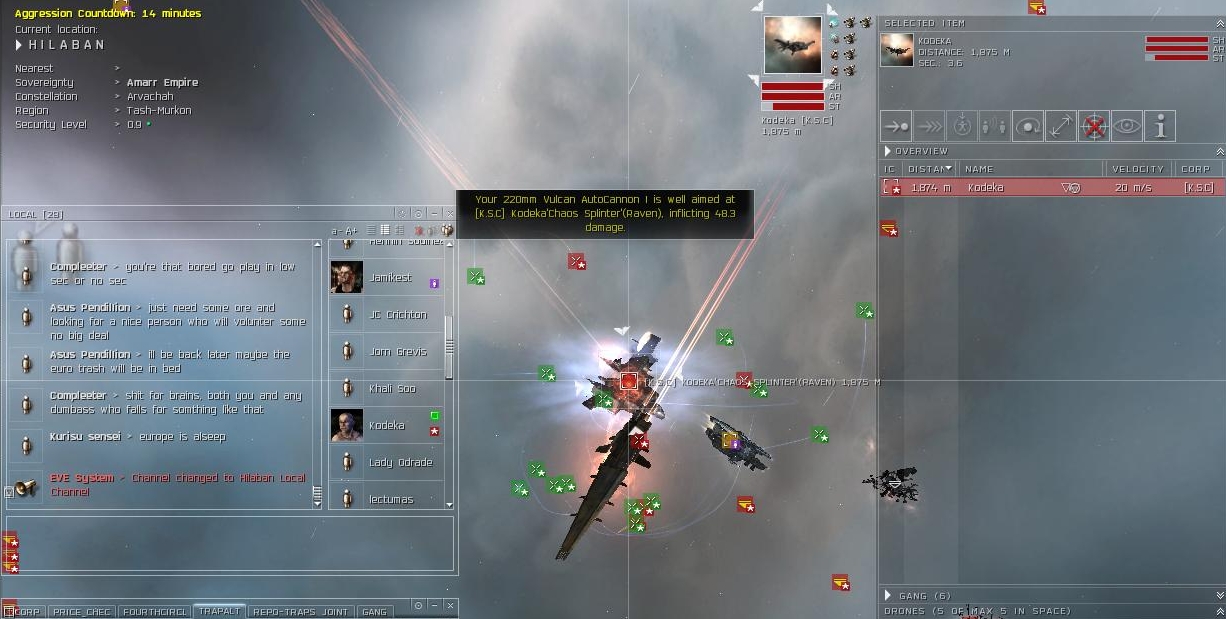This screenshot has width=1226, height=619.
Task: Collapse the Selected Item panel
Action: tap(1218, 23)
